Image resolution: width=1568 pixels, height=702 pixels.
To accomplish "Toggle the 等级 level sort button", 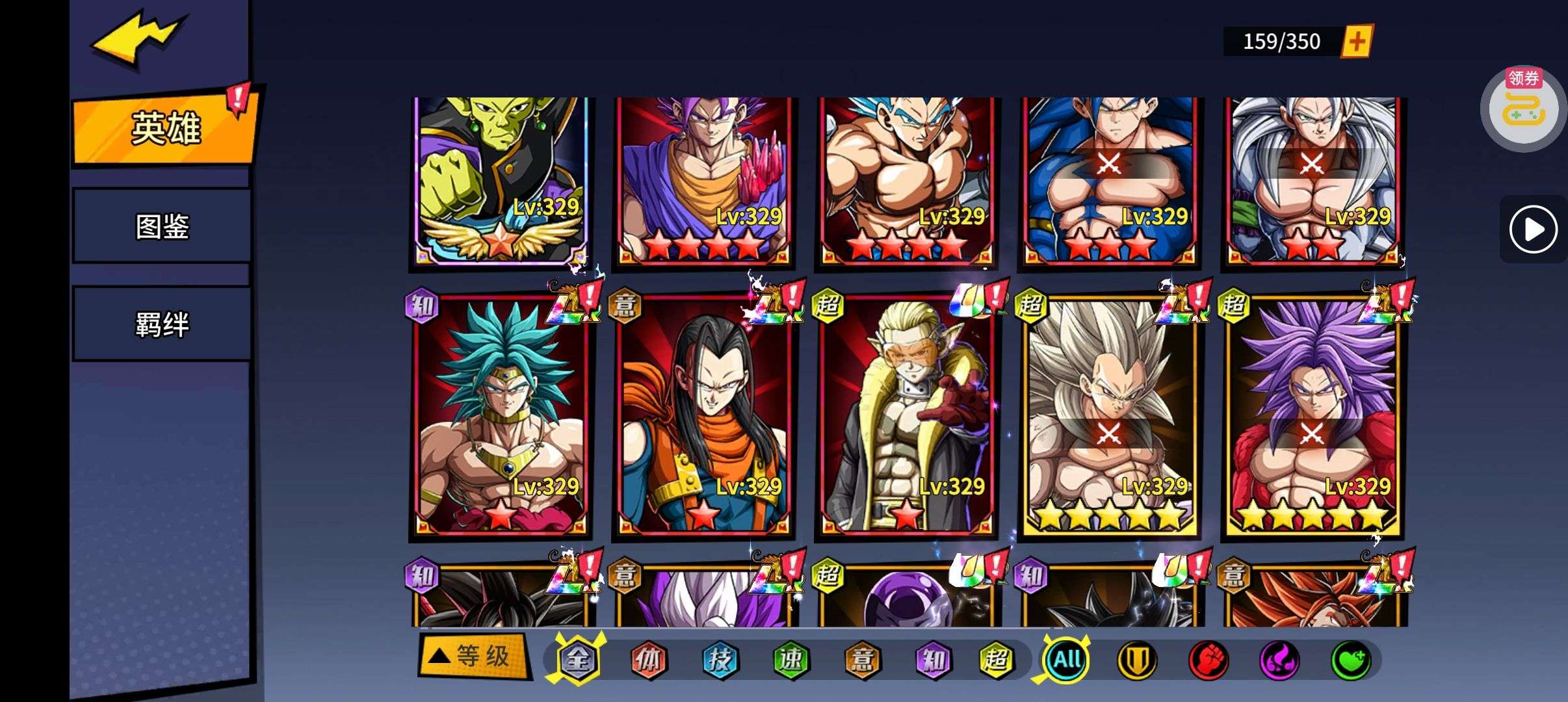I will click(x=475, y=656).
